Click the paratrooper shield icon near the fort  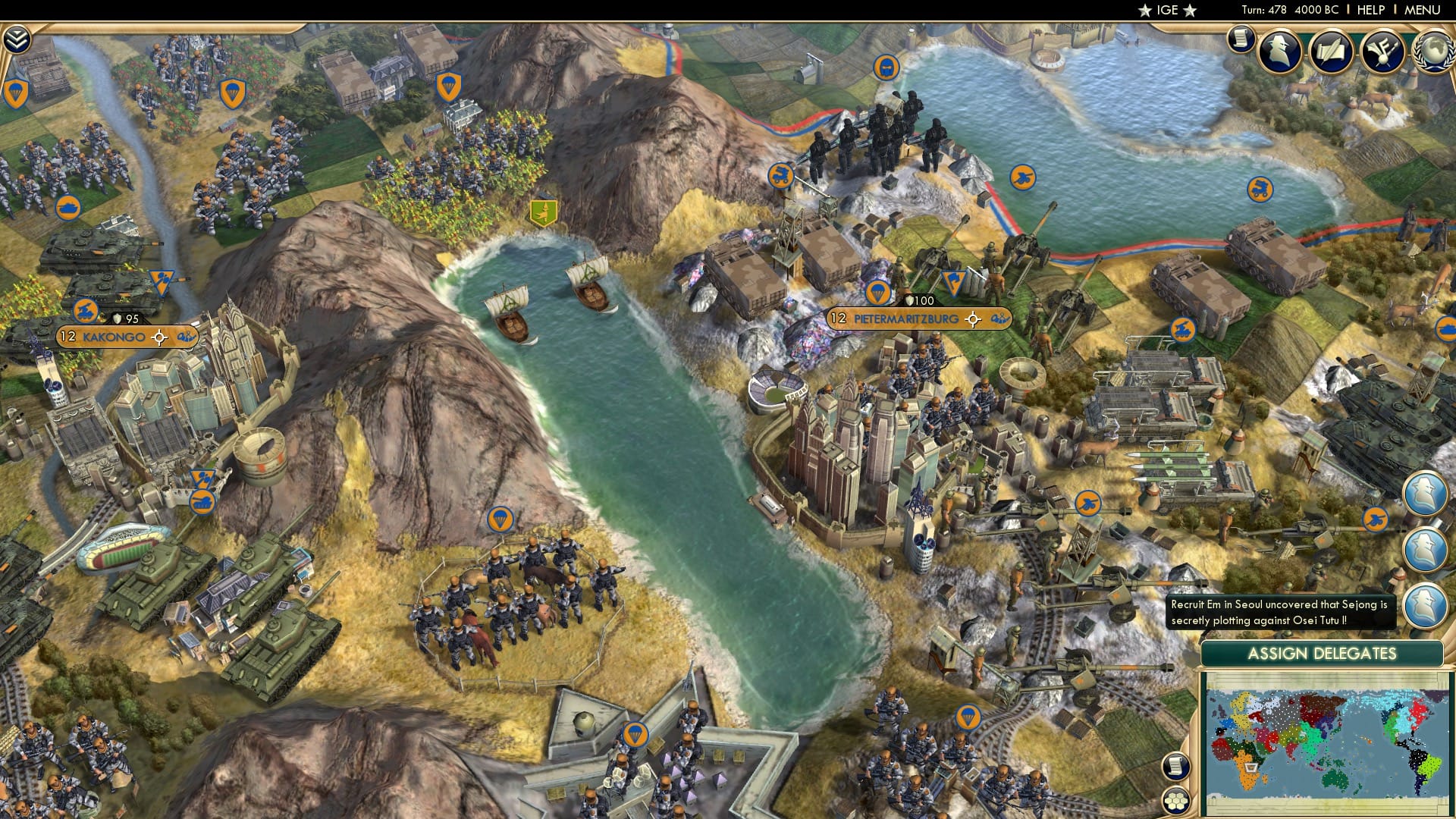[x=636, y=734]
